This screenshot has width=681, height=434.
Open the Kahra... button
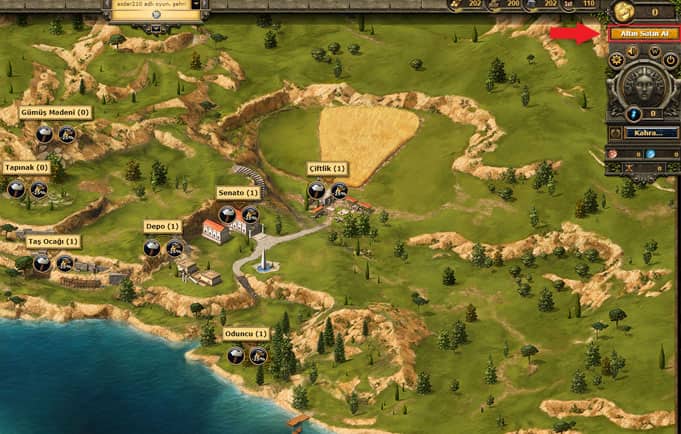pos(650,132)
